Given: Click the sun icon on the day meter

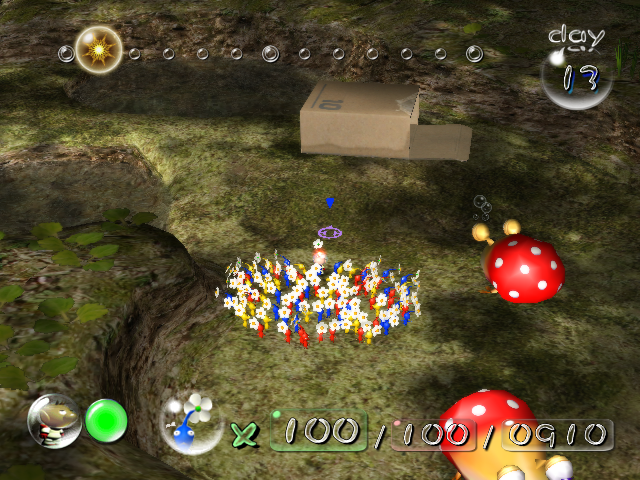Looking at the screenshot, I should pos(98,50).
